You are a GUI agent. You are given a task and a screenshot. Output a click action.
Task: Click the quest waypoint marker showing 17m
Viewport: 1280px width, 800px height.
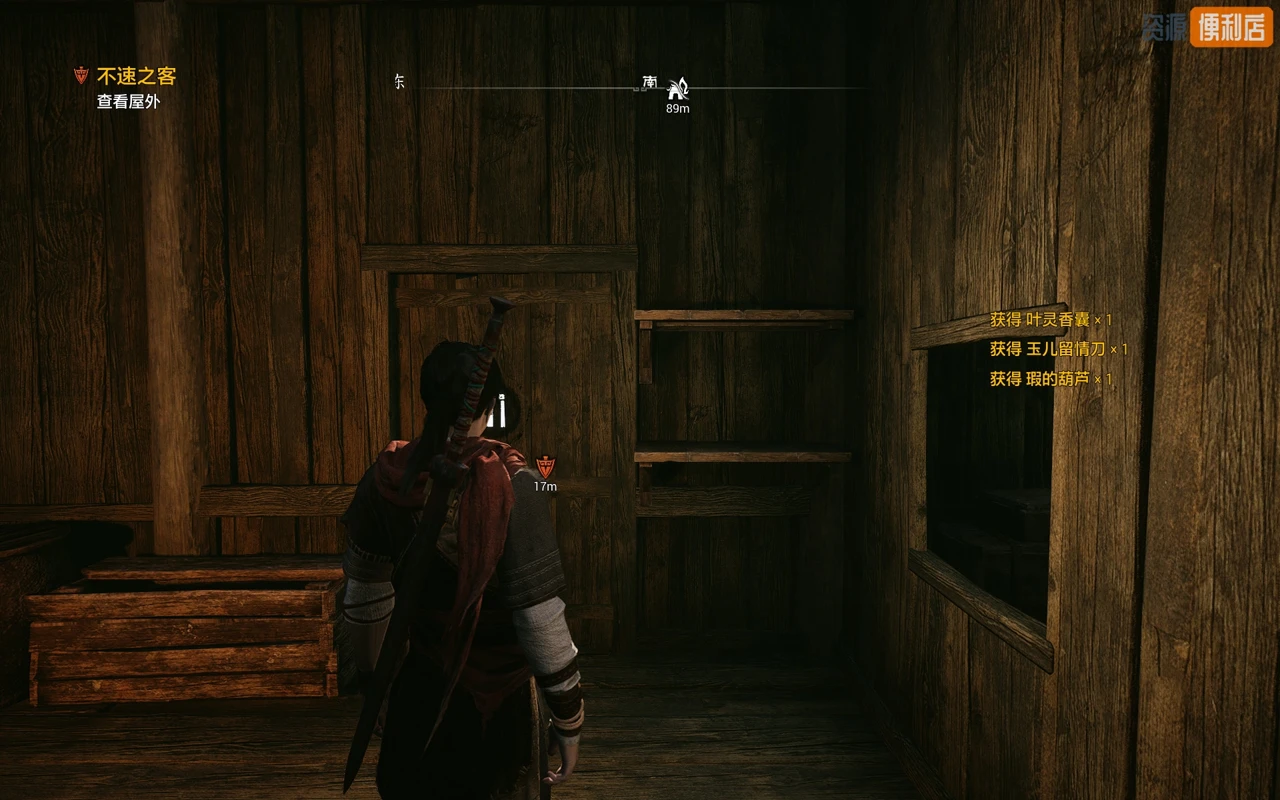(x=545, y=466)
